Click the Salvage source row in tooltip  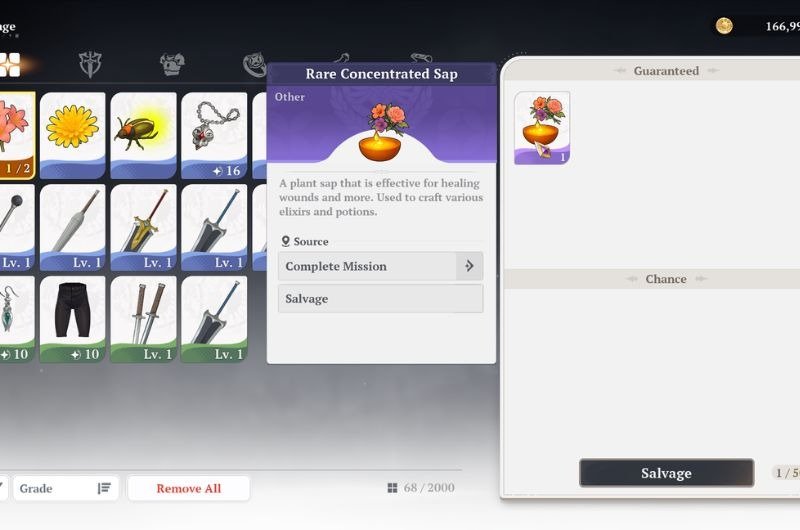380,298
